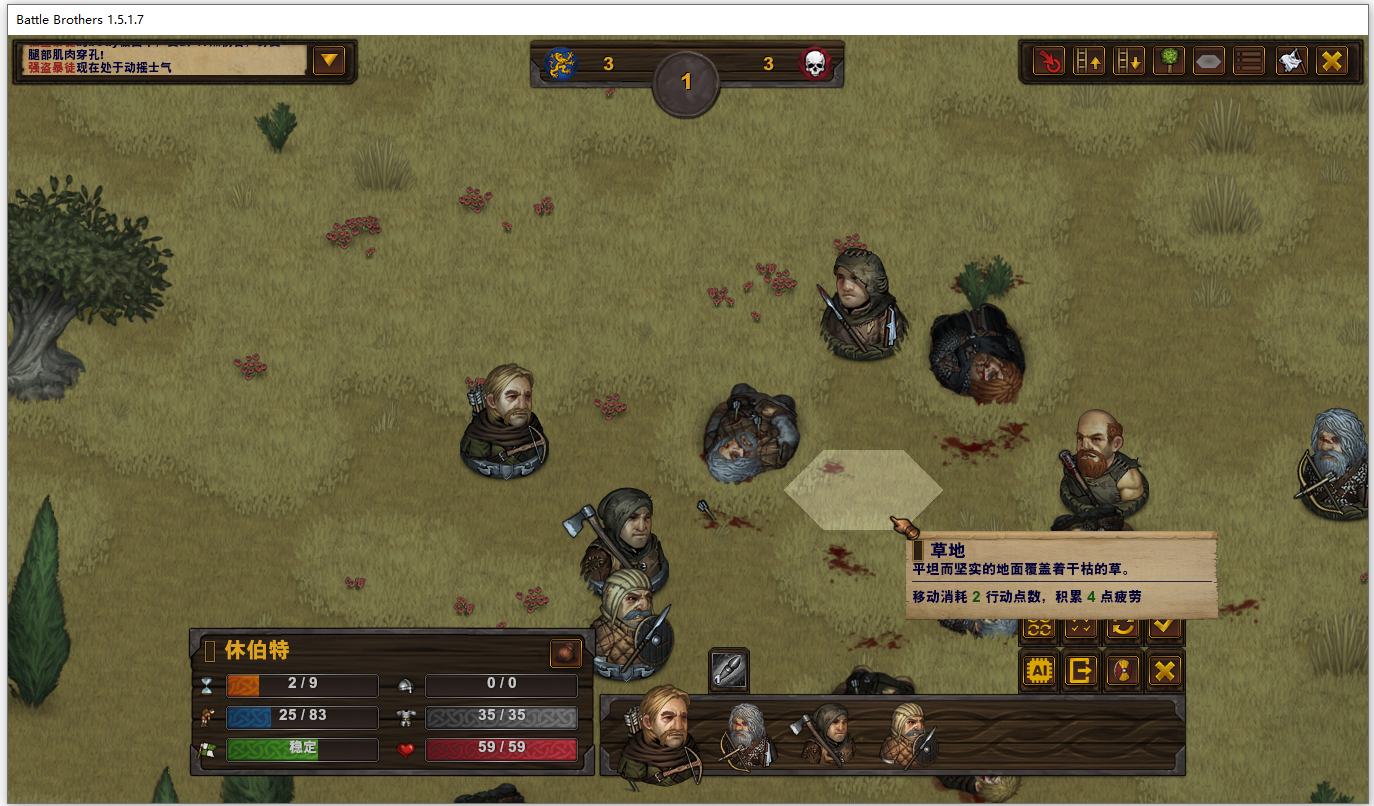Image resolution: width=1374 pixels, height=806 pixels.
Task: Click the three-row list toolbar button
Action: coord(1249,61)
